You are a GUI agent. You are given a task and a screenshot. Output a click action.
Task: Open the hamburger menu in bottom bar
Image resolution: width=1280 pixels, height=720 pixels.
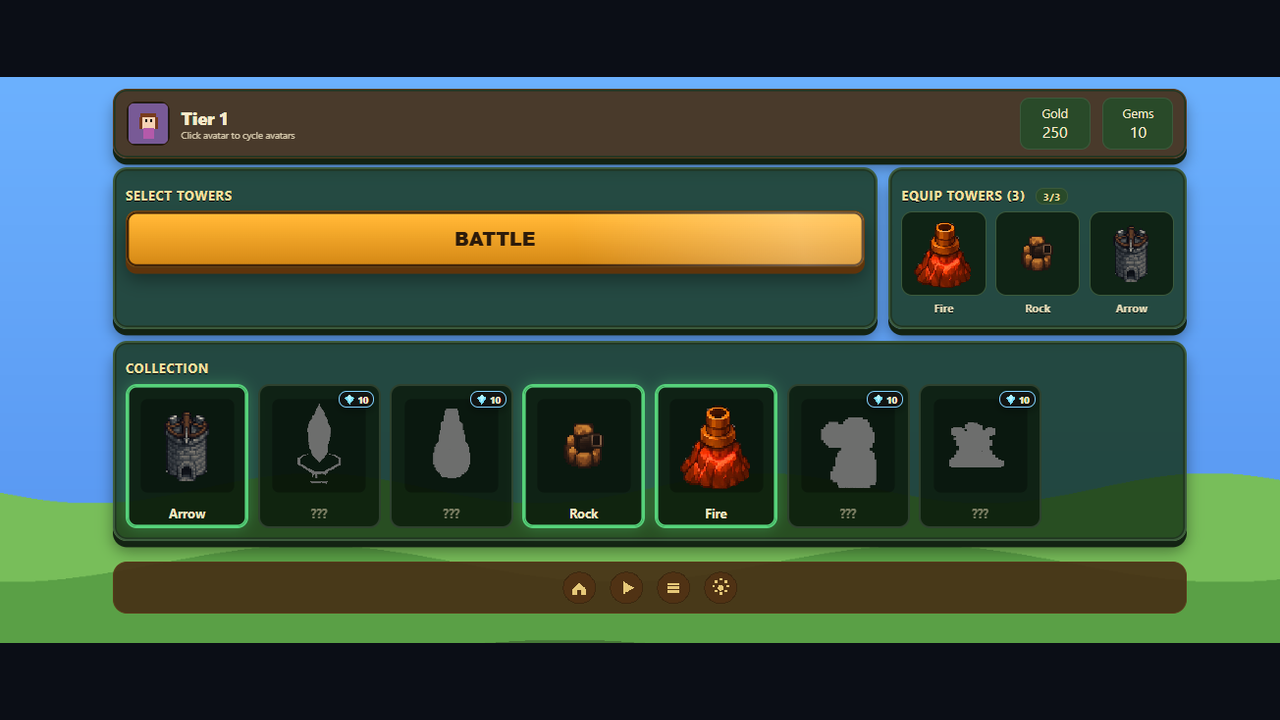673,588
